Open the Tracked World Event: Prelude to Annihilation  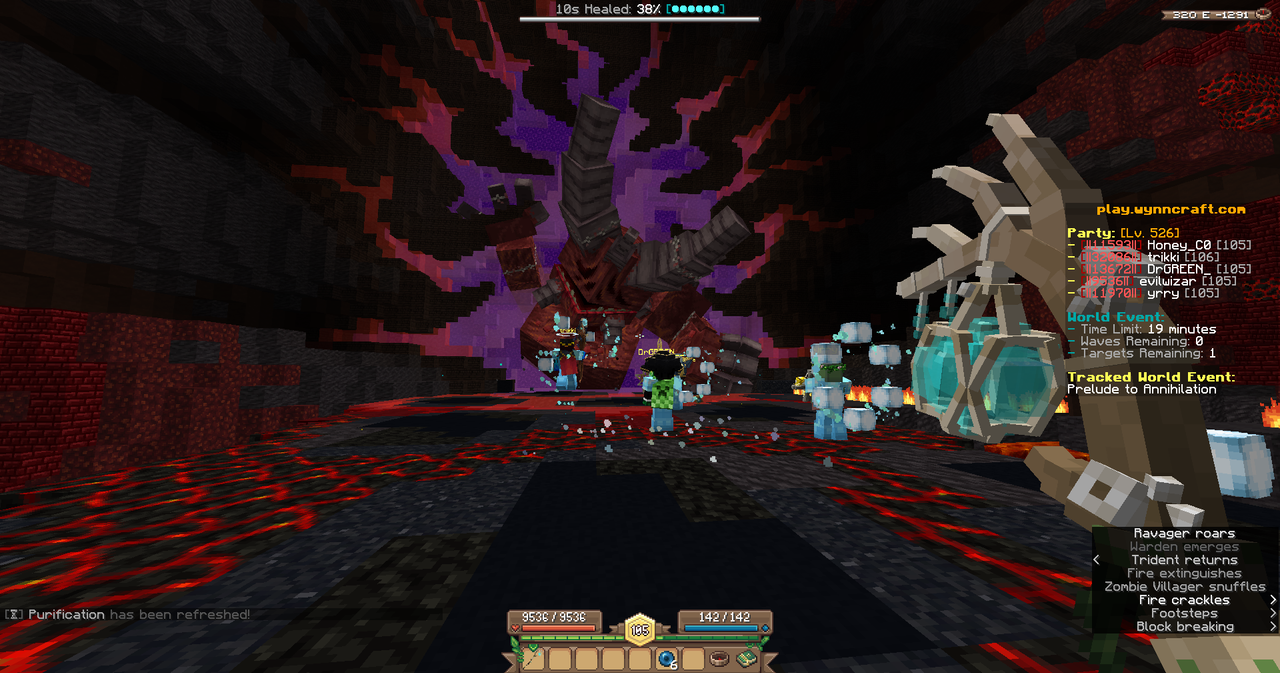pyautogui.click(x=1142, y=389)
